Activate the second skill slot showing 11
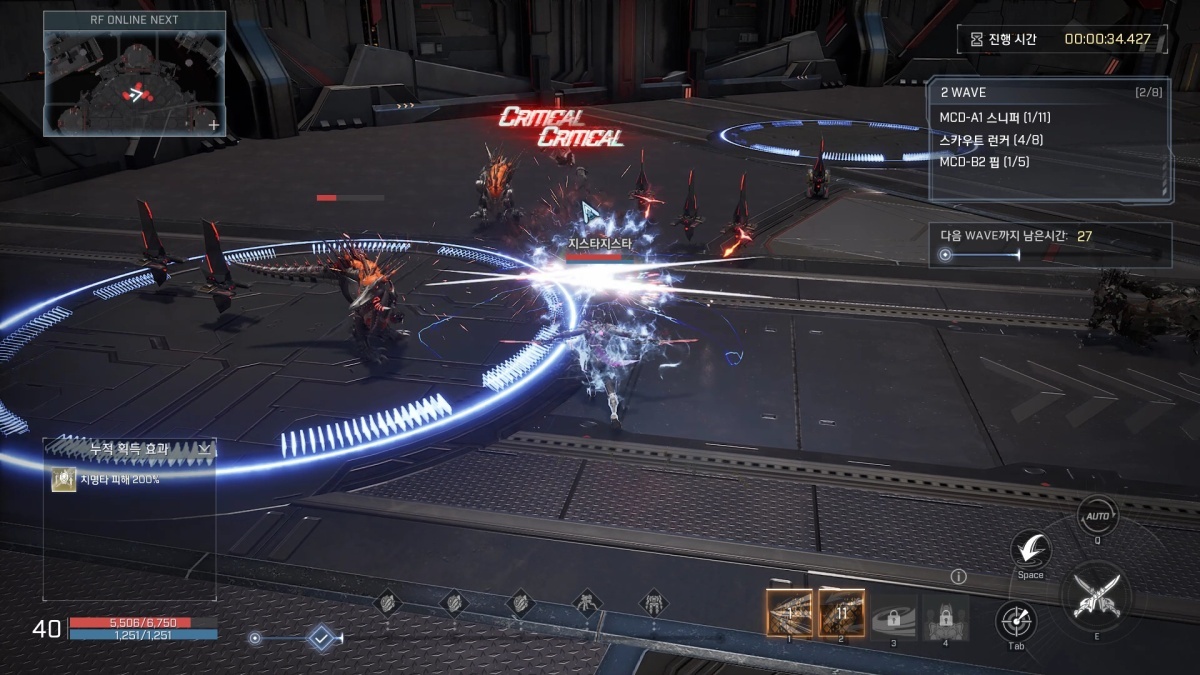 [x=841, y=612]
